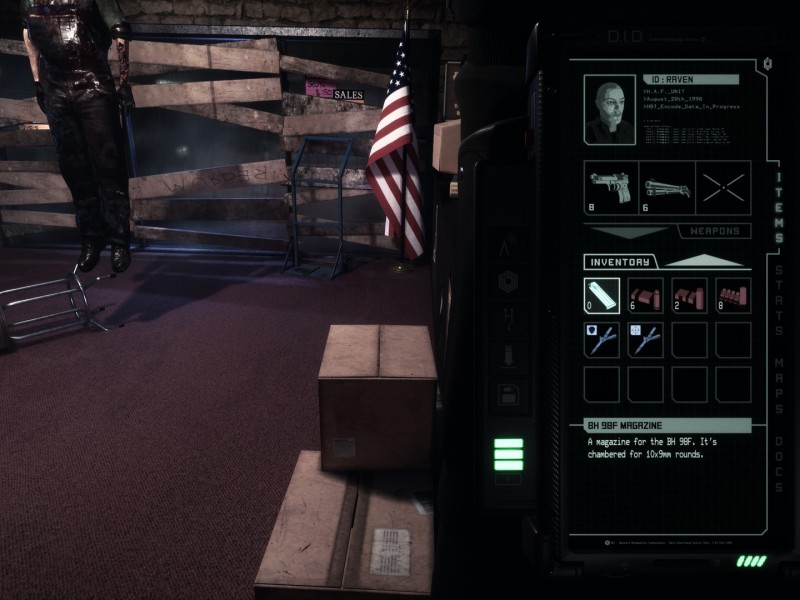Click the floppy disk save icon
Screen dimensions: 800x600
(x=508, y=393)
